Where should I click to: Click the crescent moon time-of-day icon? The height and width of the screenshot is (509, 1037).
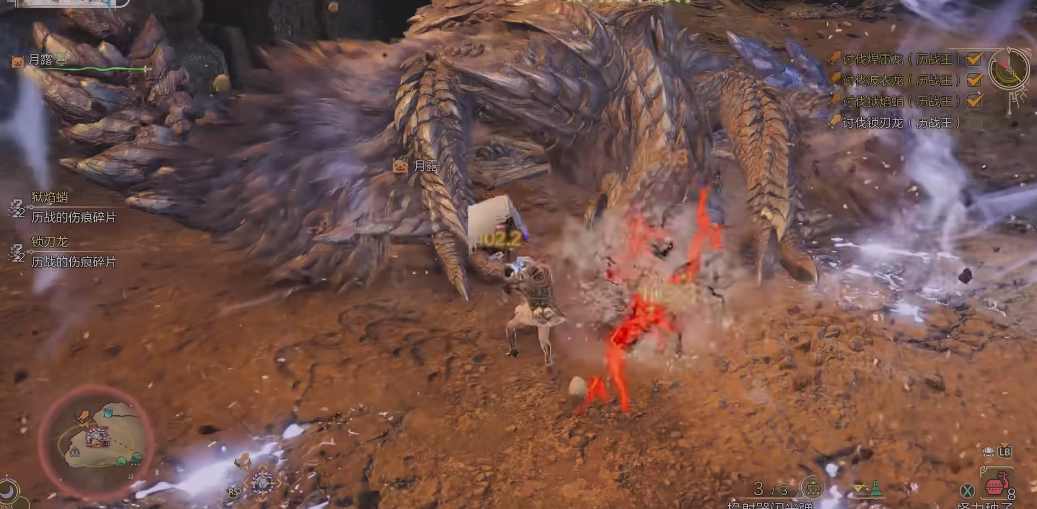click(x=7, y=492)
